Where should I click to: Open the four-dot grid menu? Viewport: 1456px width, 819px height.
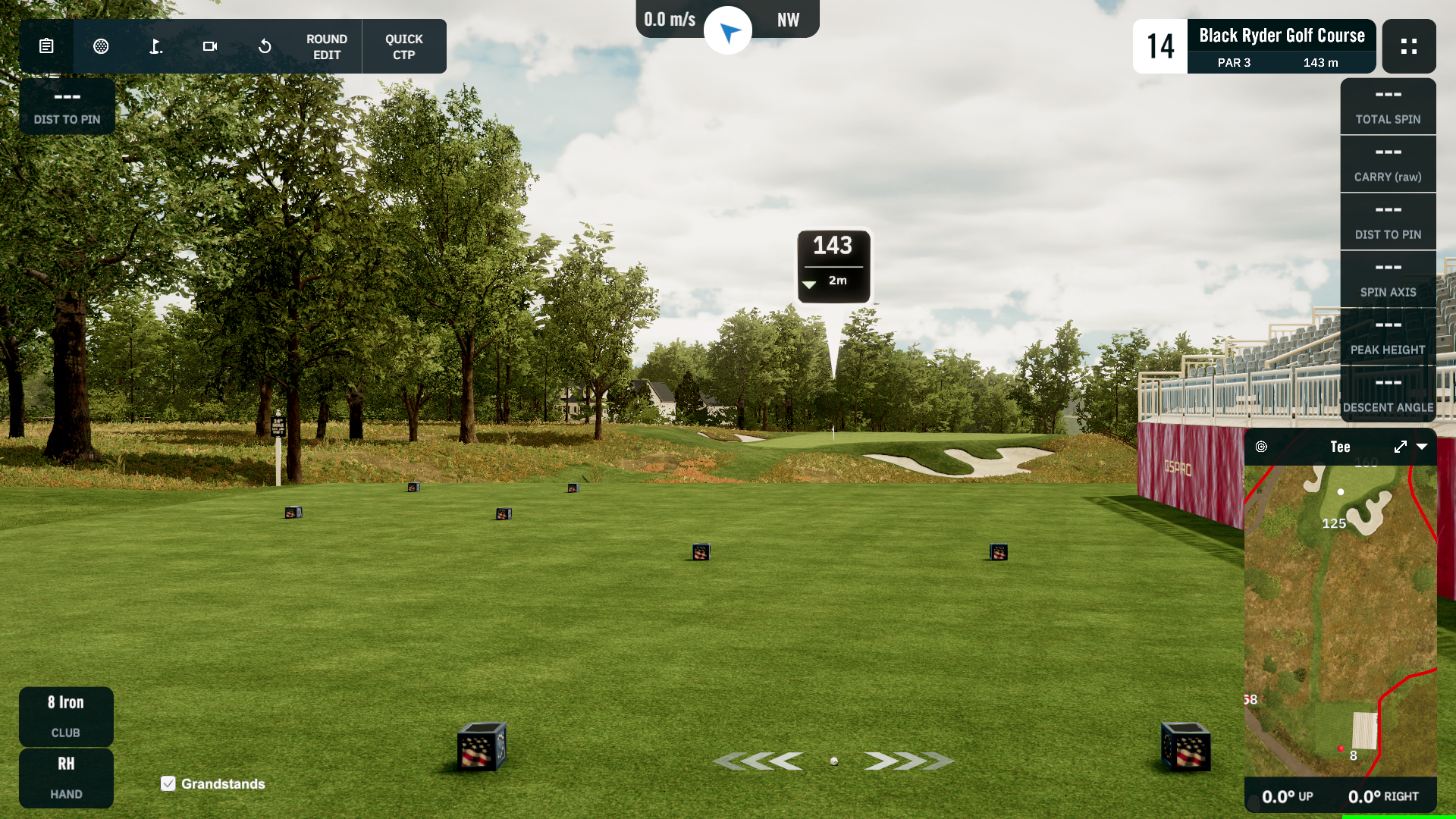(x=1409, y=46)
